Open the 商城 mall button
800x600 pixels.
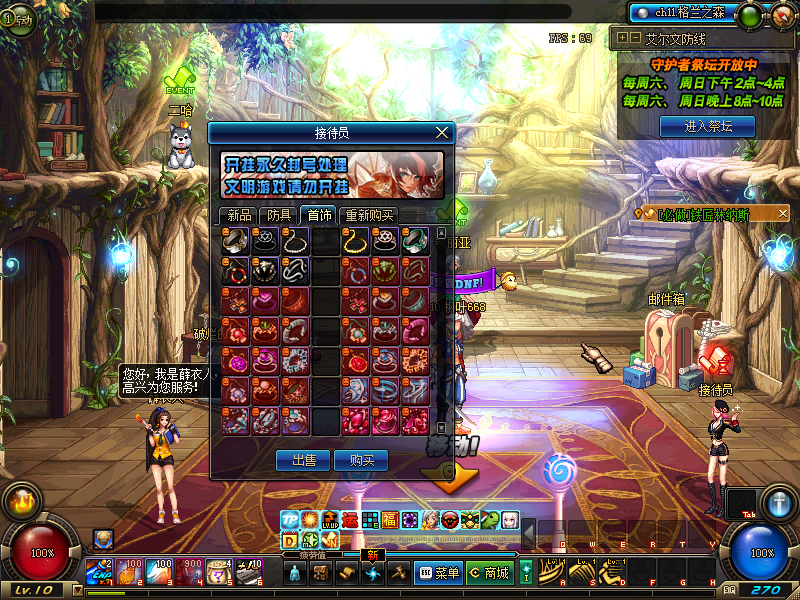[x=489, y=573]
